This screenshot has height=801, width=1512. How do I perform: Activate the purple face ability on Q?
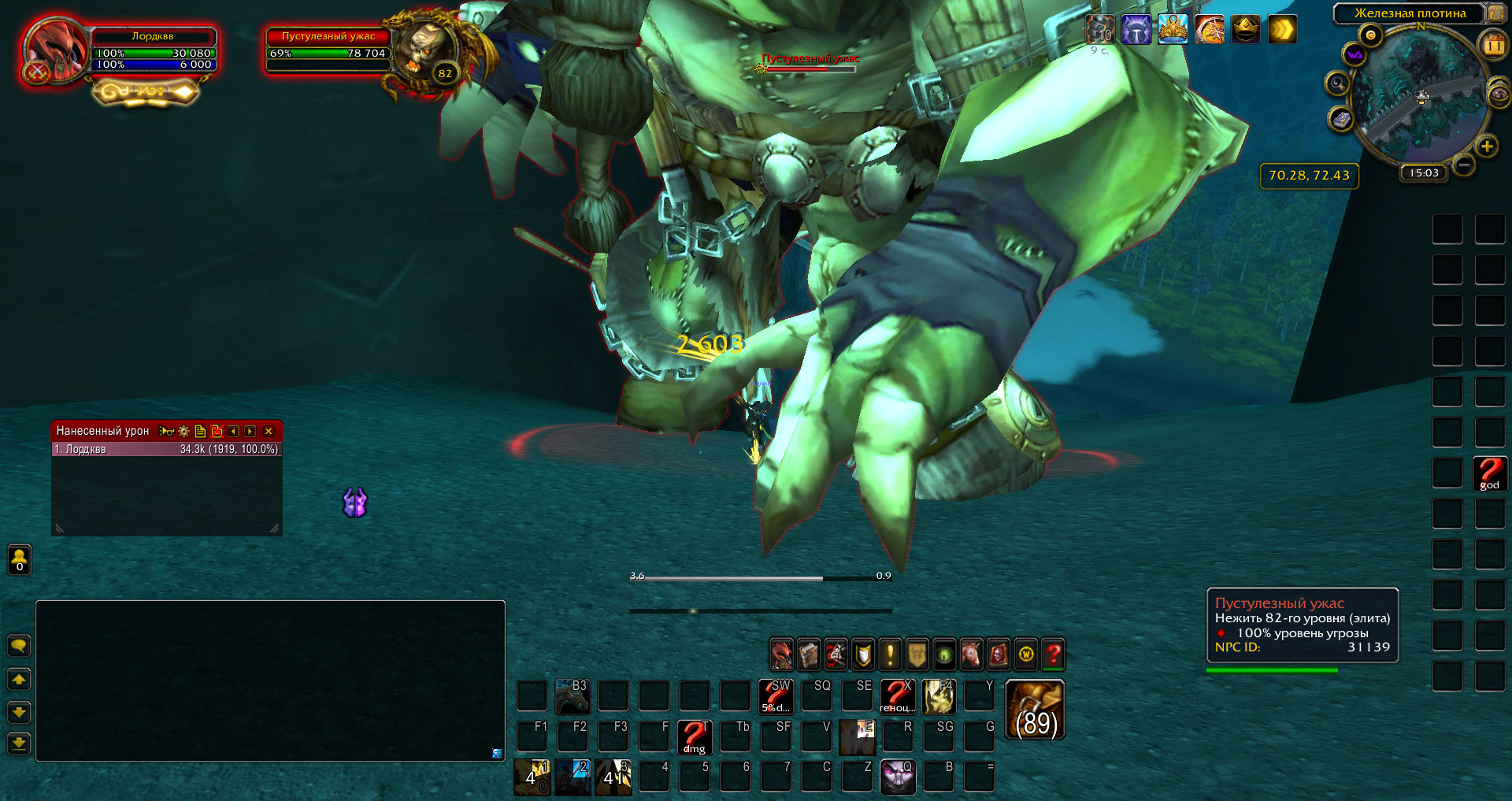(898, 777)
